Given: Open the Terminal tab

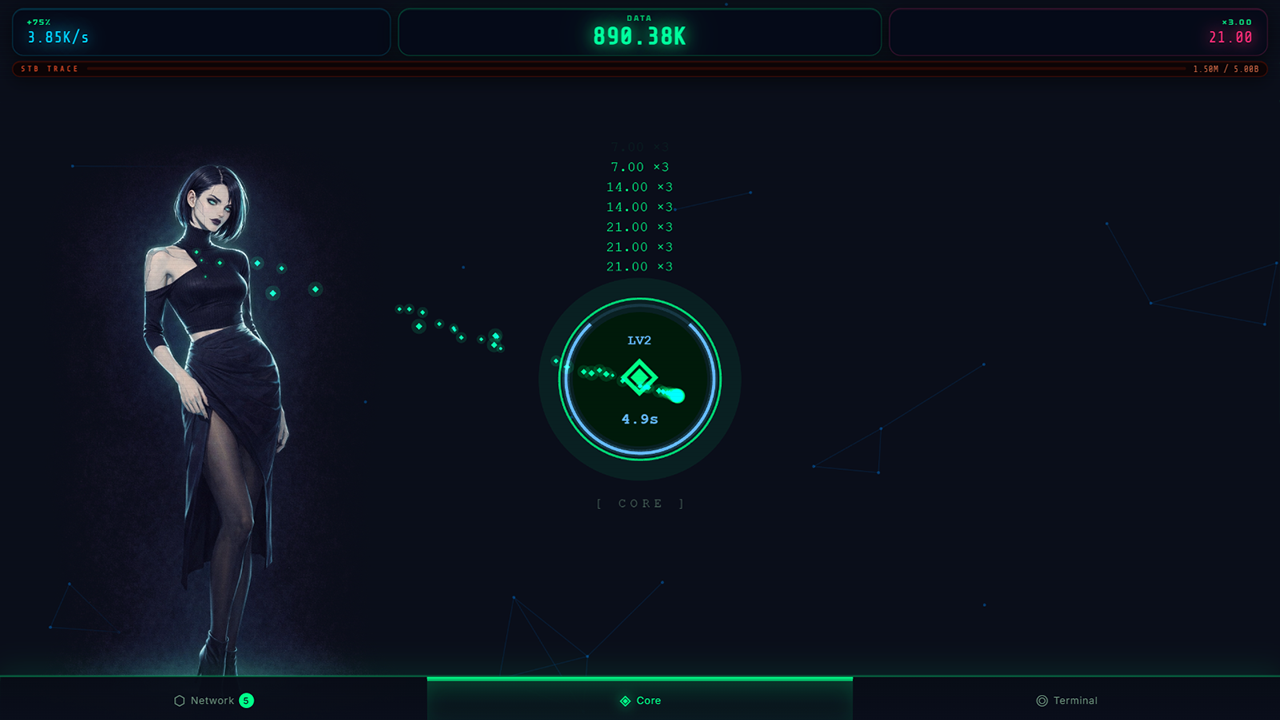Looking at the screenshot, I should click(1067, 700).
